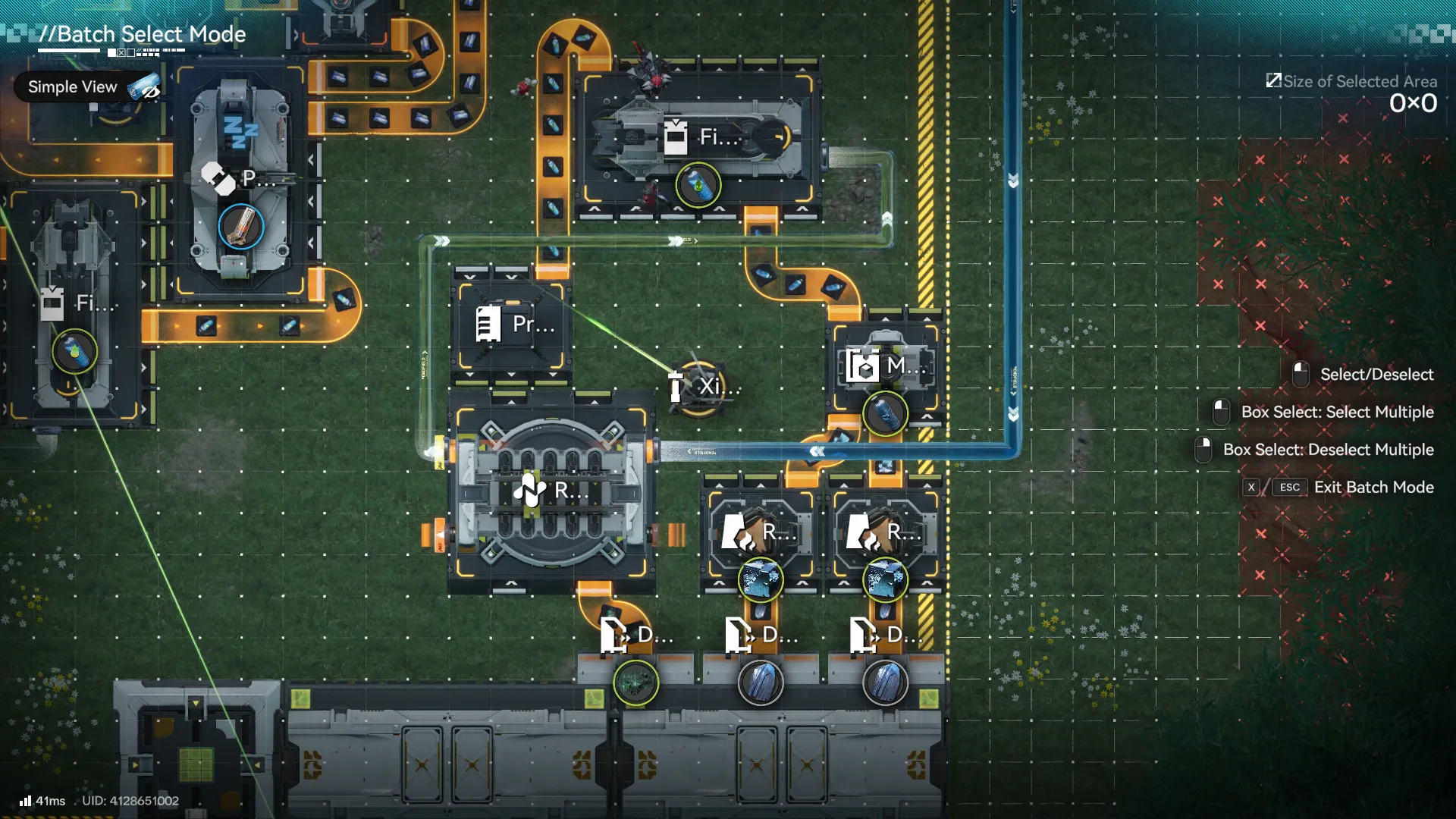Click the "Exit Batch Mode" label

coord(1374,488)
